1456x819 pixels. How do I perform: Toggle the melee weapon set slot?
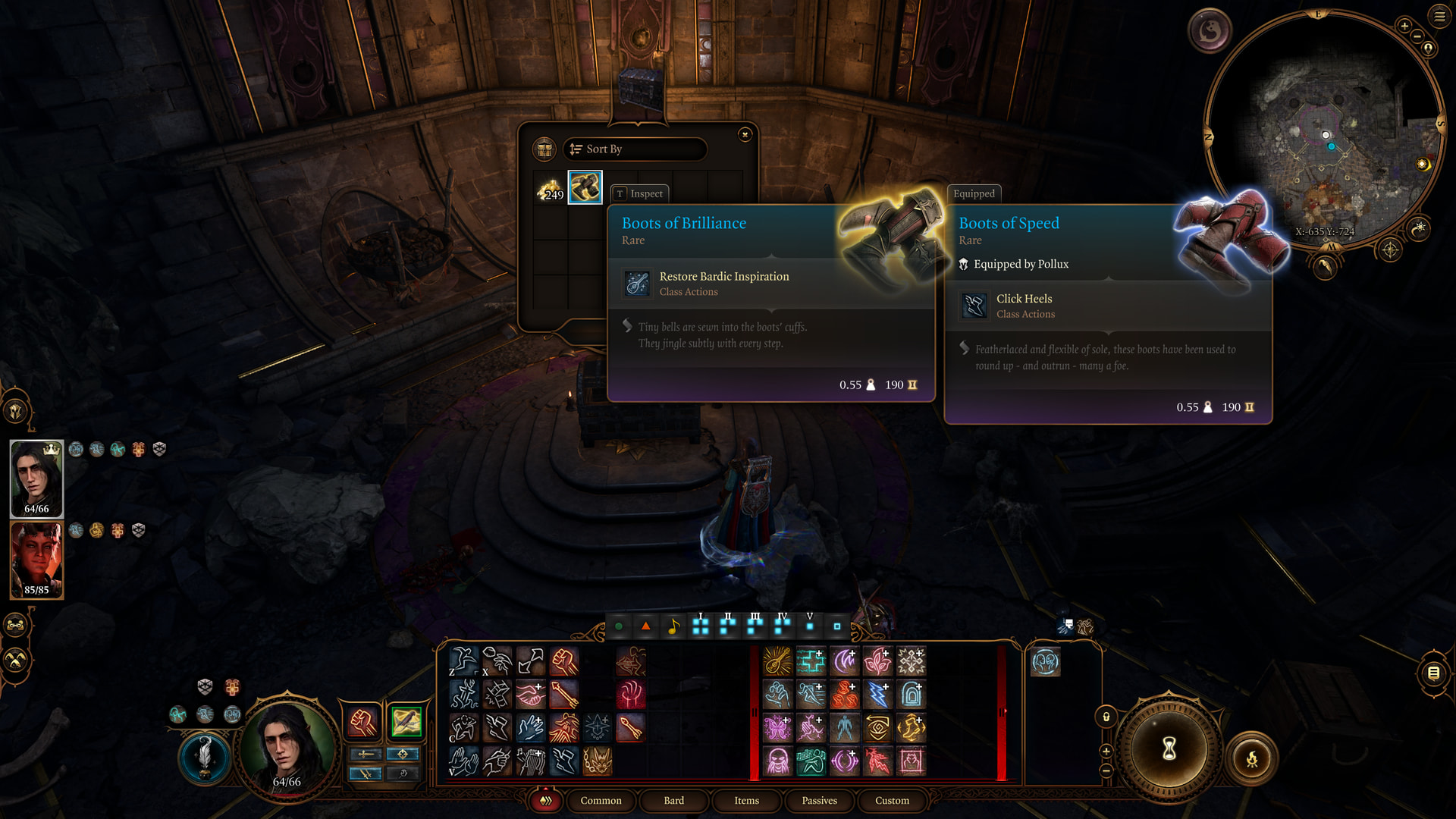pos(366,754)
